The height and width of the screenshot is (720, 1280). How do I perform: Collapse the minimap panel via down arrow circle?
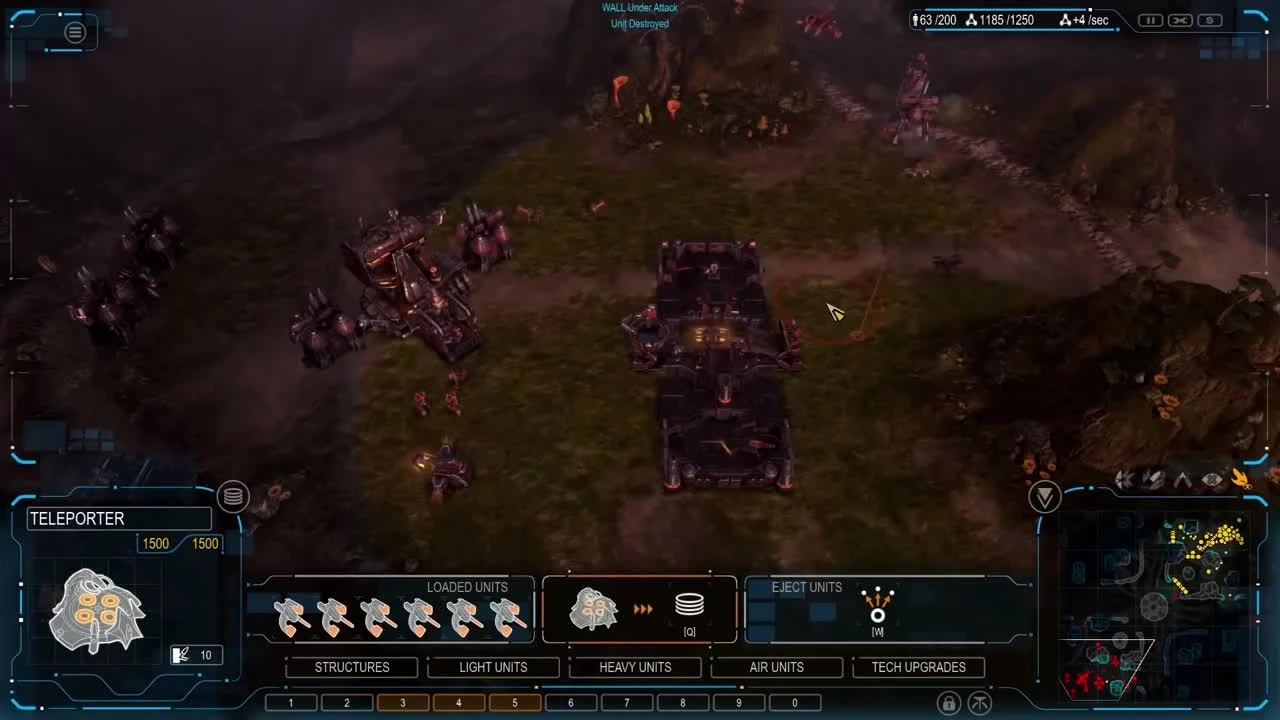(1044, 497)
